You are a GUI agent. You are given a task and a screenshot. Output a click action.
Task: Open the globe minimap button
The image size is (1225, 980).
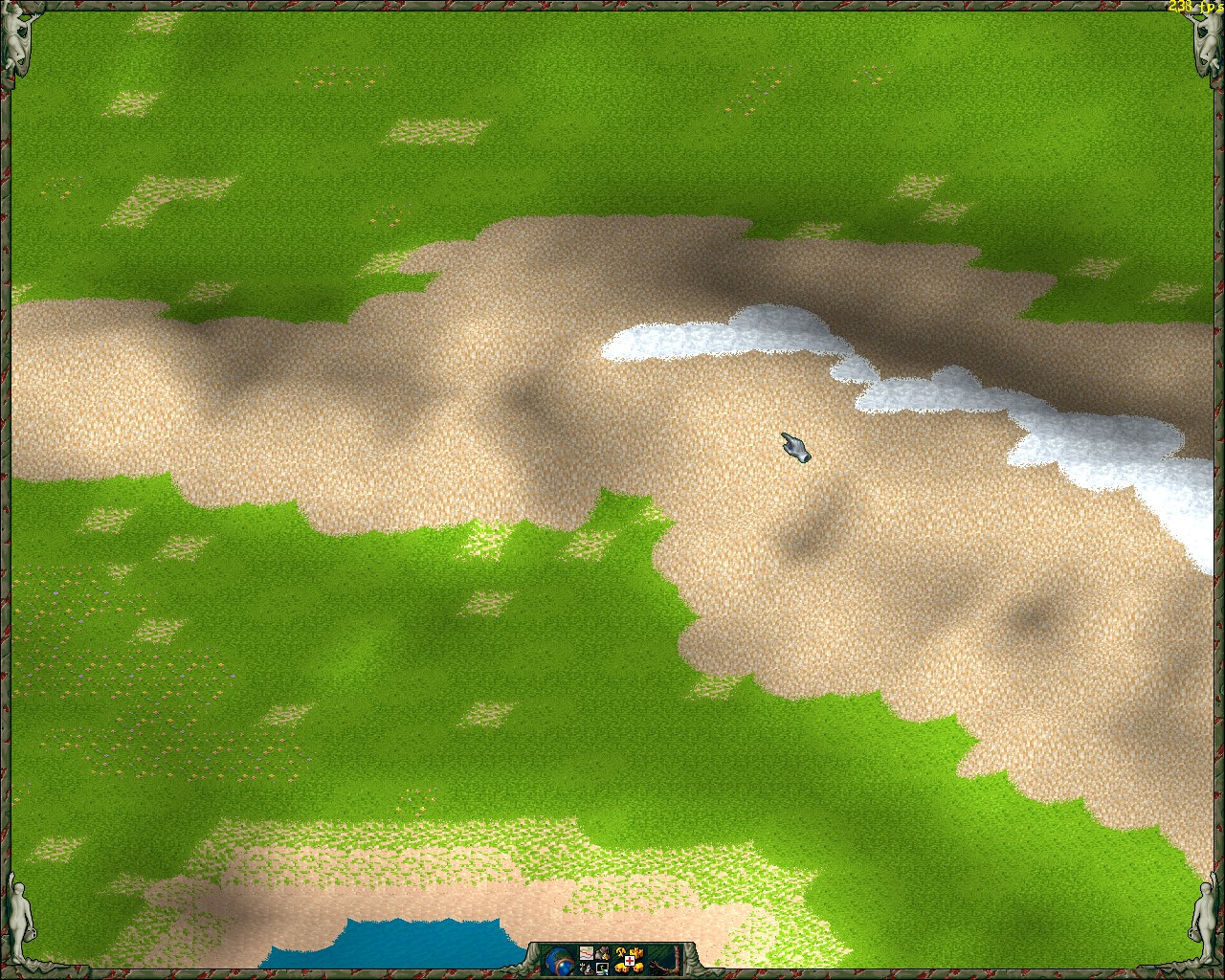(559, 961)
